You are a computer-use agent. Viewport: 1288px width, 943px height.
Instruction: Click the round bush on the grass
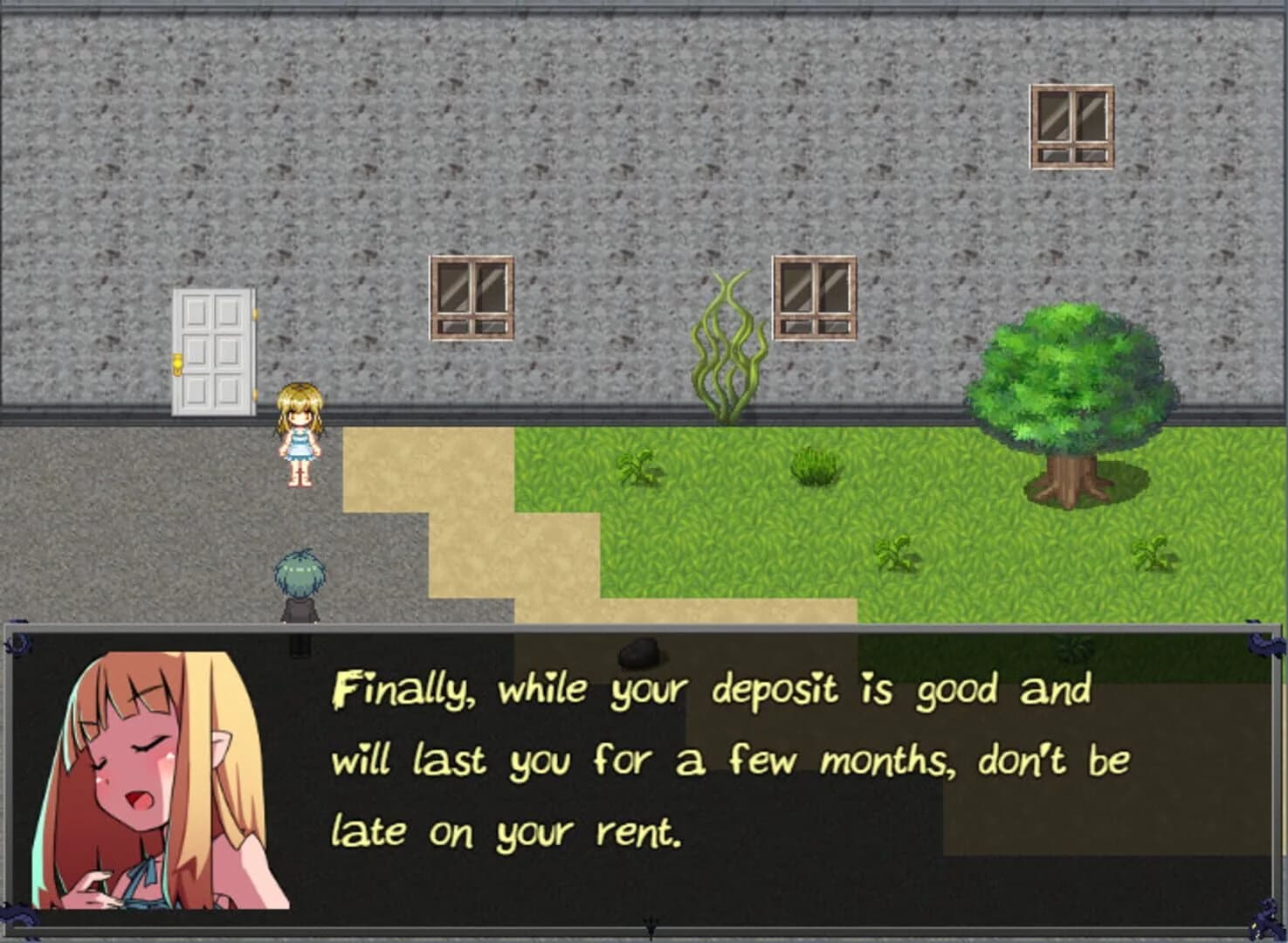(812, 467)
